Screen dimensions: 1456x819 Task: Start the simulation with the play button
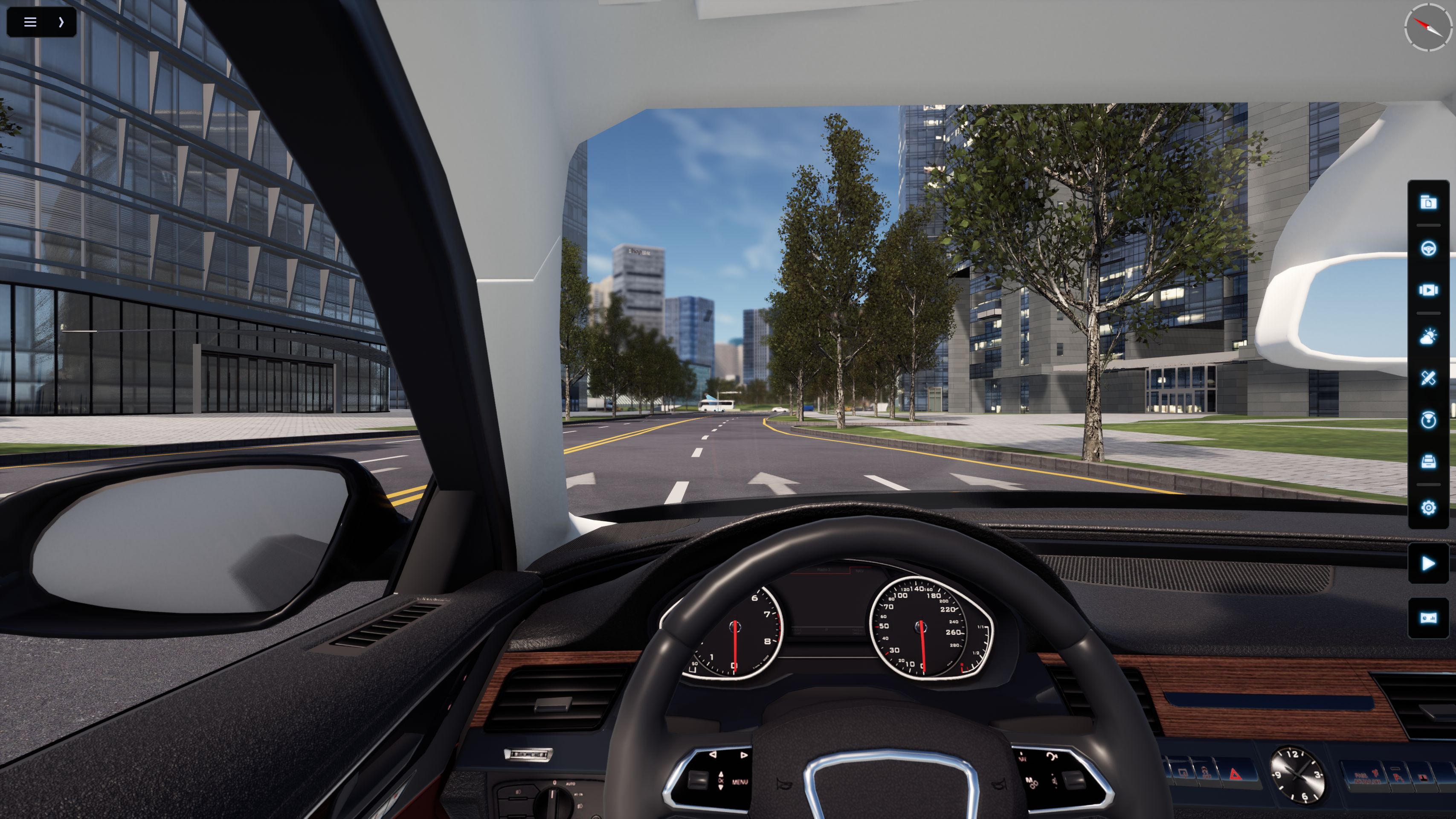click(x=1428, y=563)
